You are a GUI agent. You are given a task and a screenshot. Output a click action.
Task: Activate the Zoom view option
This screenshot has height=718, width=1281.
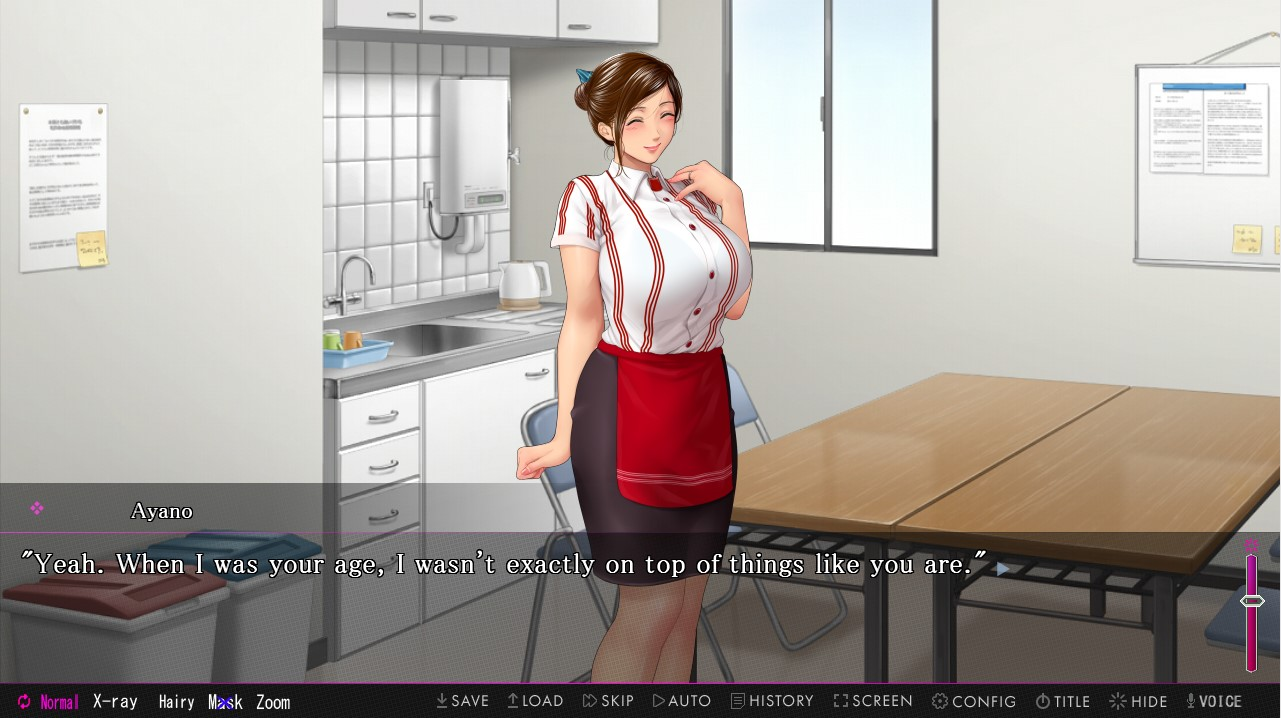(273, 702)
